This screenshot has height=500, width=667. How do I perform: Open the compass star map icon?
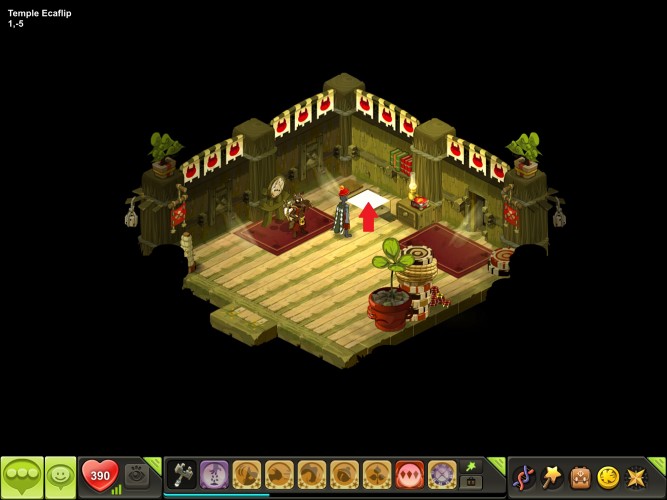point(636,477)
